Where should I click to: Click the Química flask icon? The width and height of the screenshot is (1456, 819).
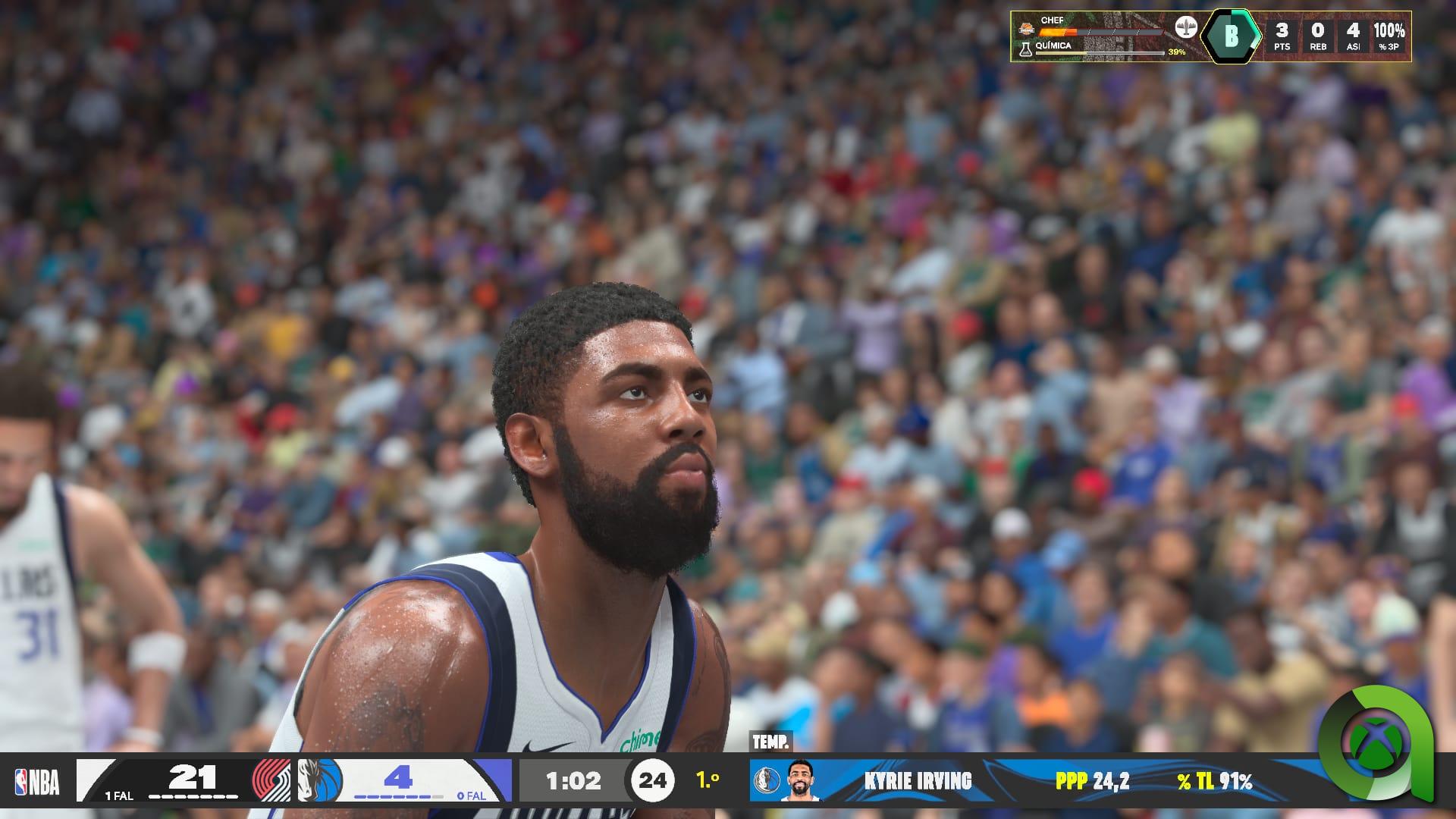[x=1025, y=49]
